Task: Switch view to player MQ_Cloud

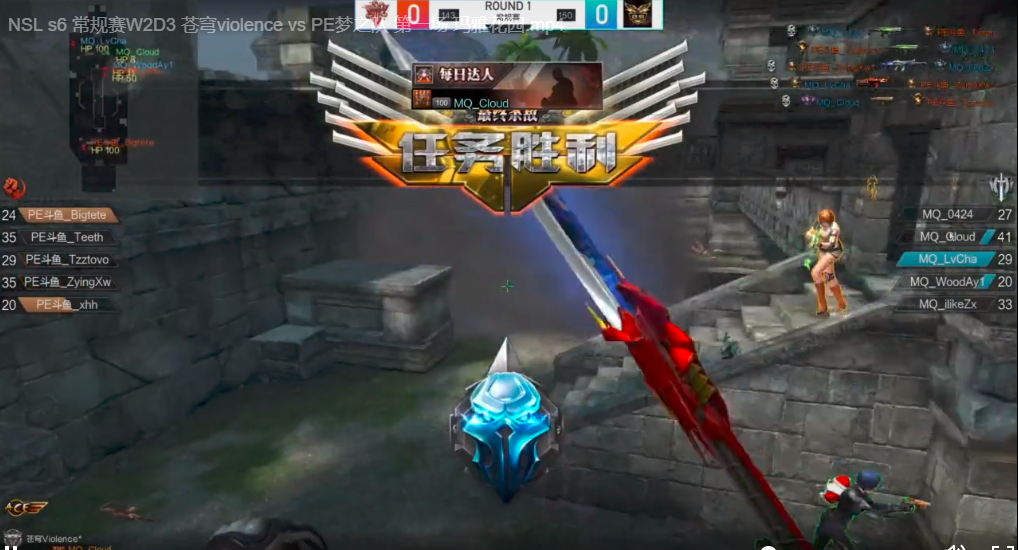Action: 948,238
